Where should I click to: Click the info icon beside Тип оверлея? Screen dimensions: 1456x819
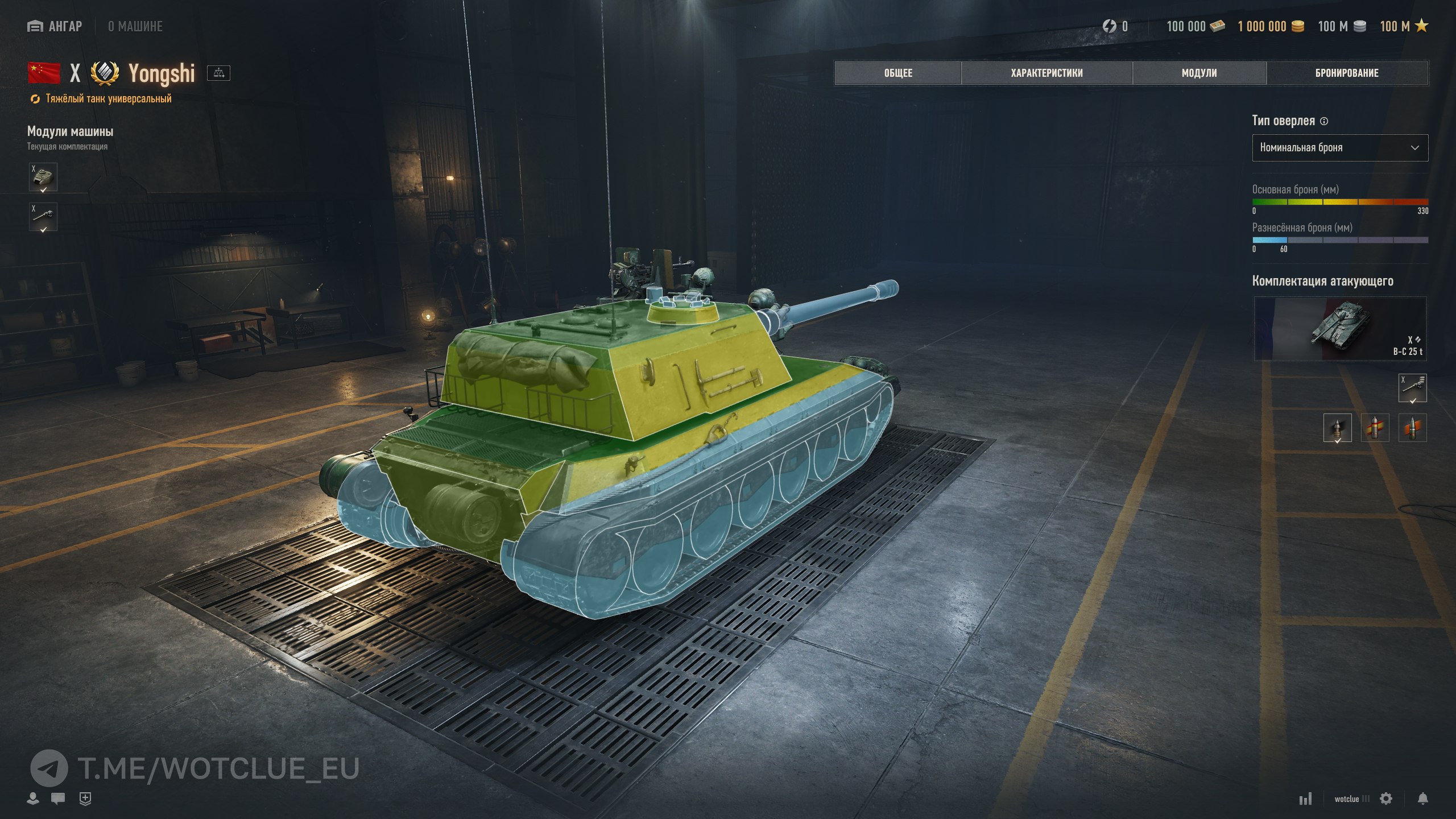coord(1324,121)
